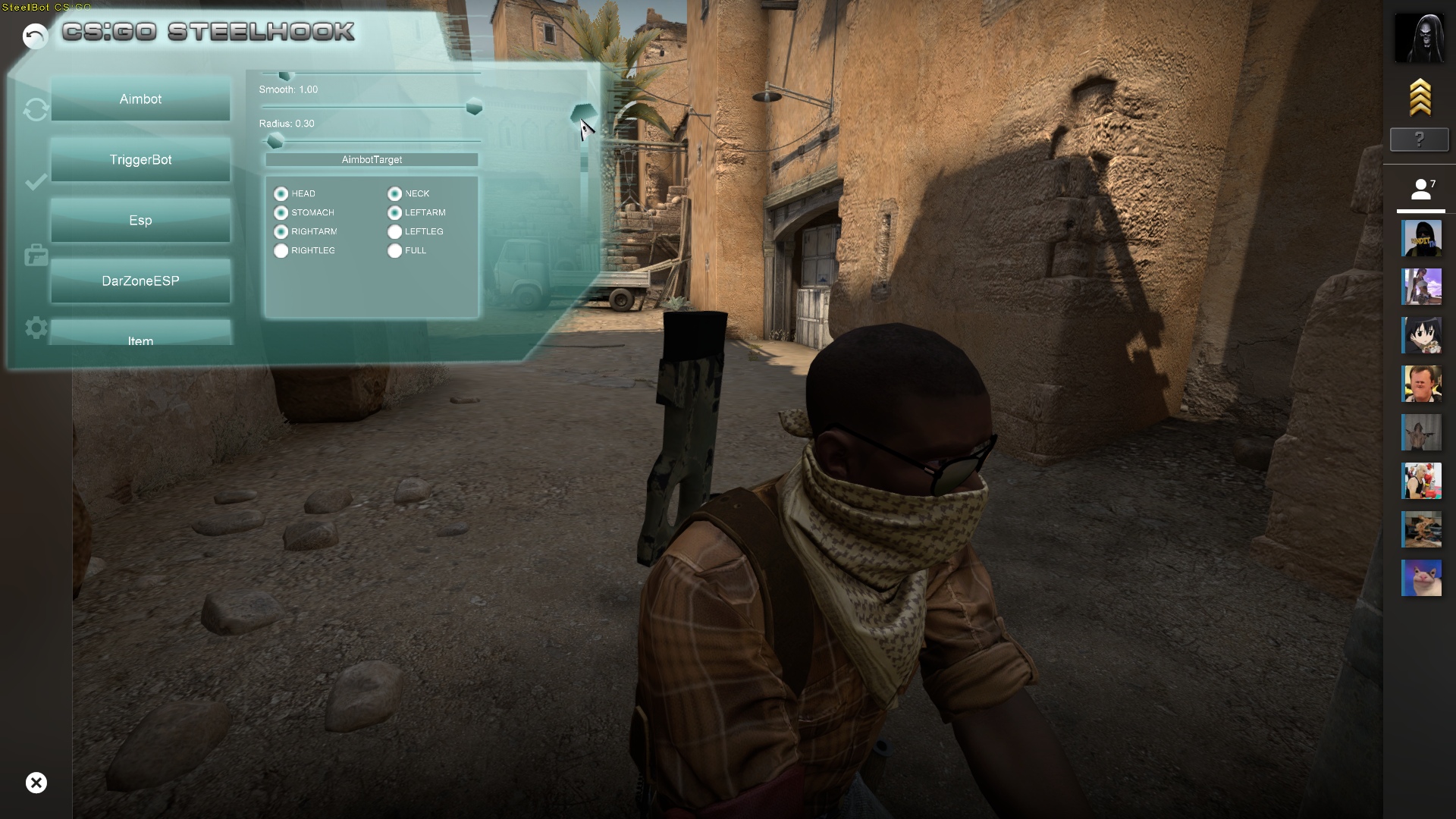Toggle the STOMACH target option
1456x819 pixels.
pyautogui.click(x=281, y=213)
